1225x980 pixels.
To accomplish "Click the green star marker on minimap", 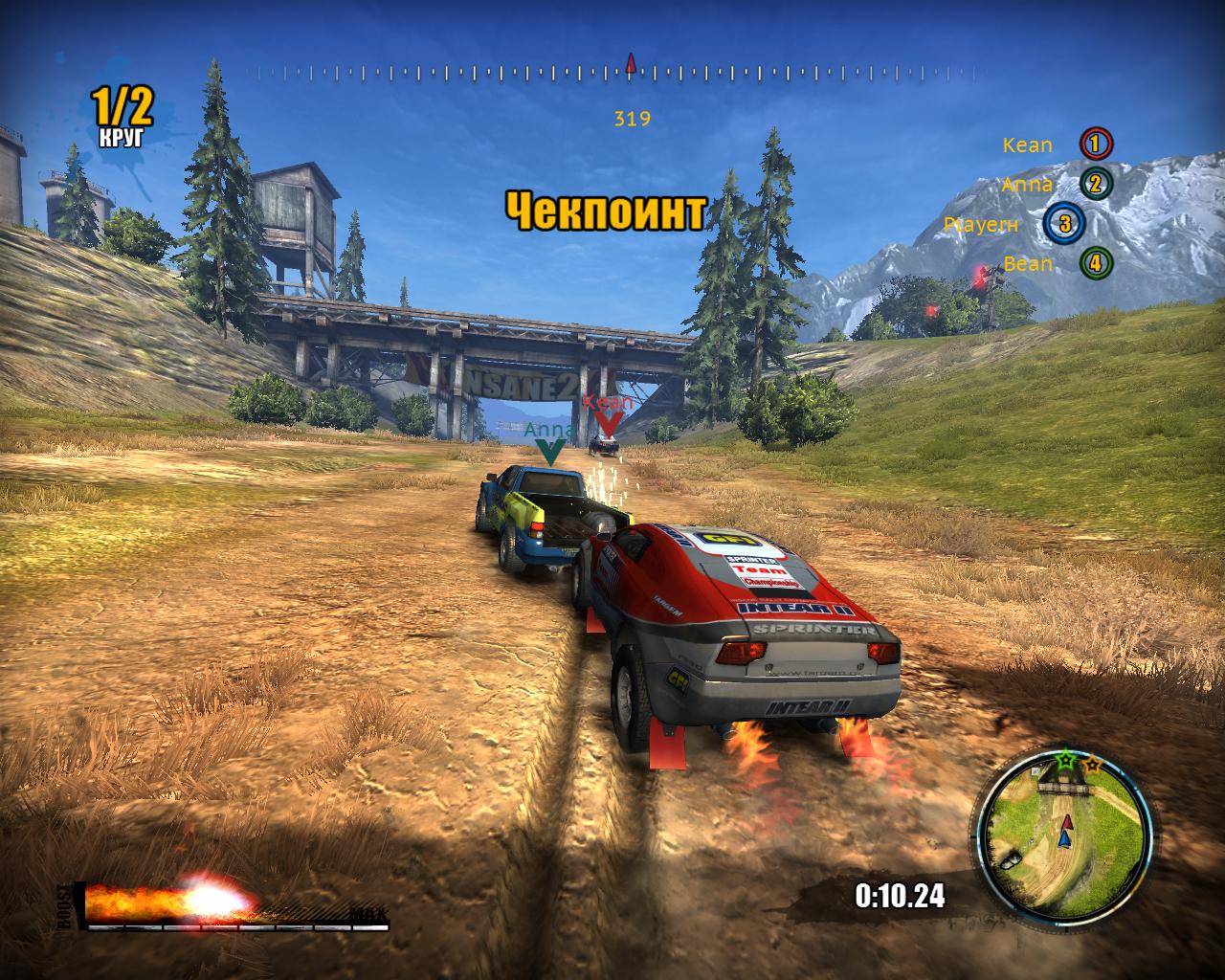I will [1065, 761].
